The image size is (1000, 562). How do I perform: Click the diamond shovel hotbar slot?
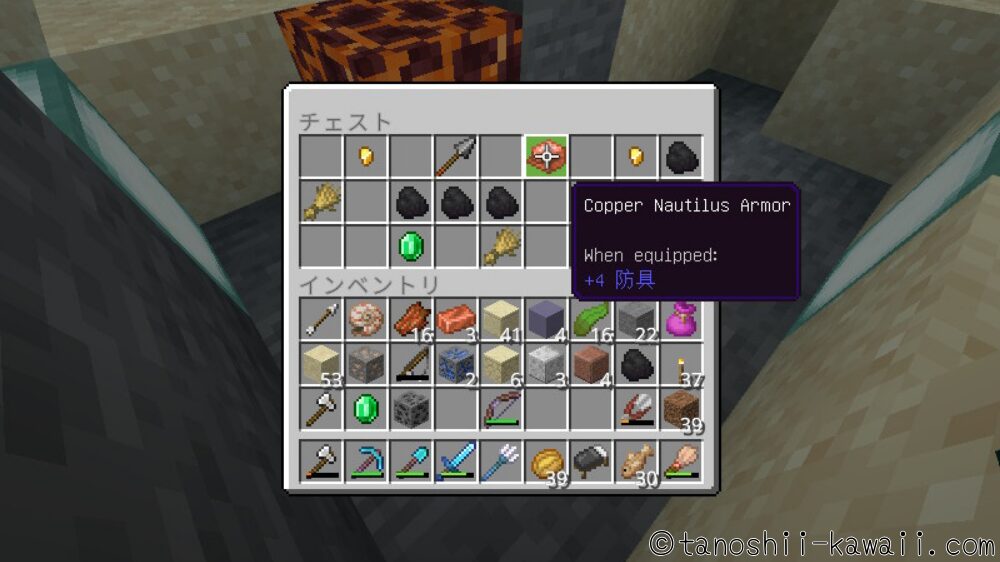point(410,462)
